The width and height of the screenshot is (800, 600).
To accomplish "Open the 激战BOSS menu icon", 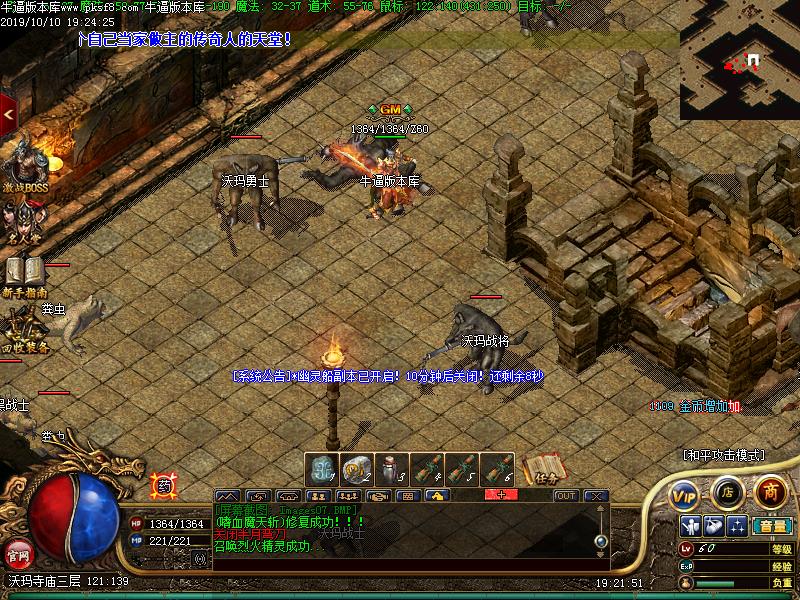I will pos(24,165).
